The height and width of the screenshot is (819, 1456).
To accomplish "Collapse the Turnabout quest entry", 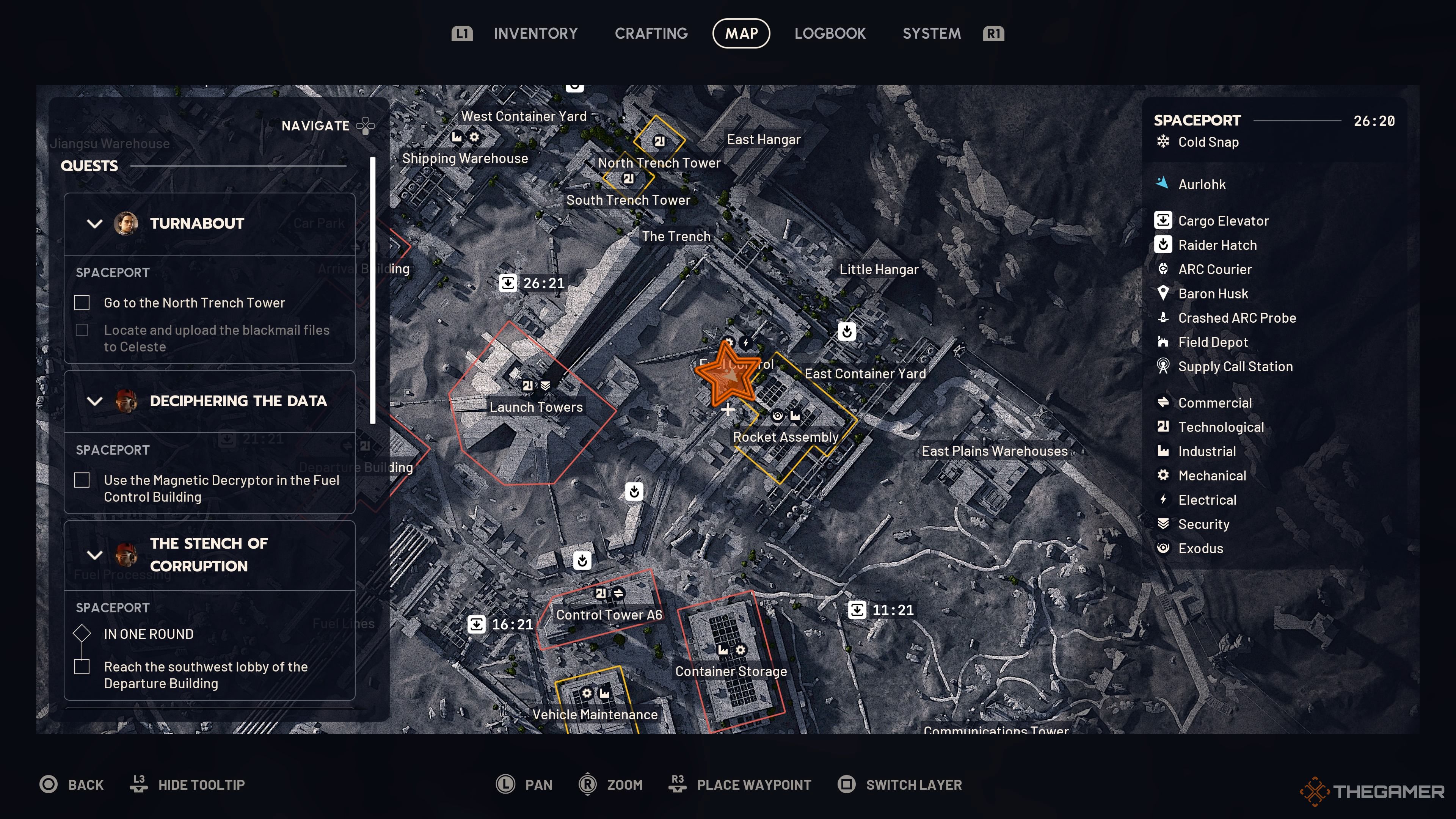I will click(x=95, y=223).
